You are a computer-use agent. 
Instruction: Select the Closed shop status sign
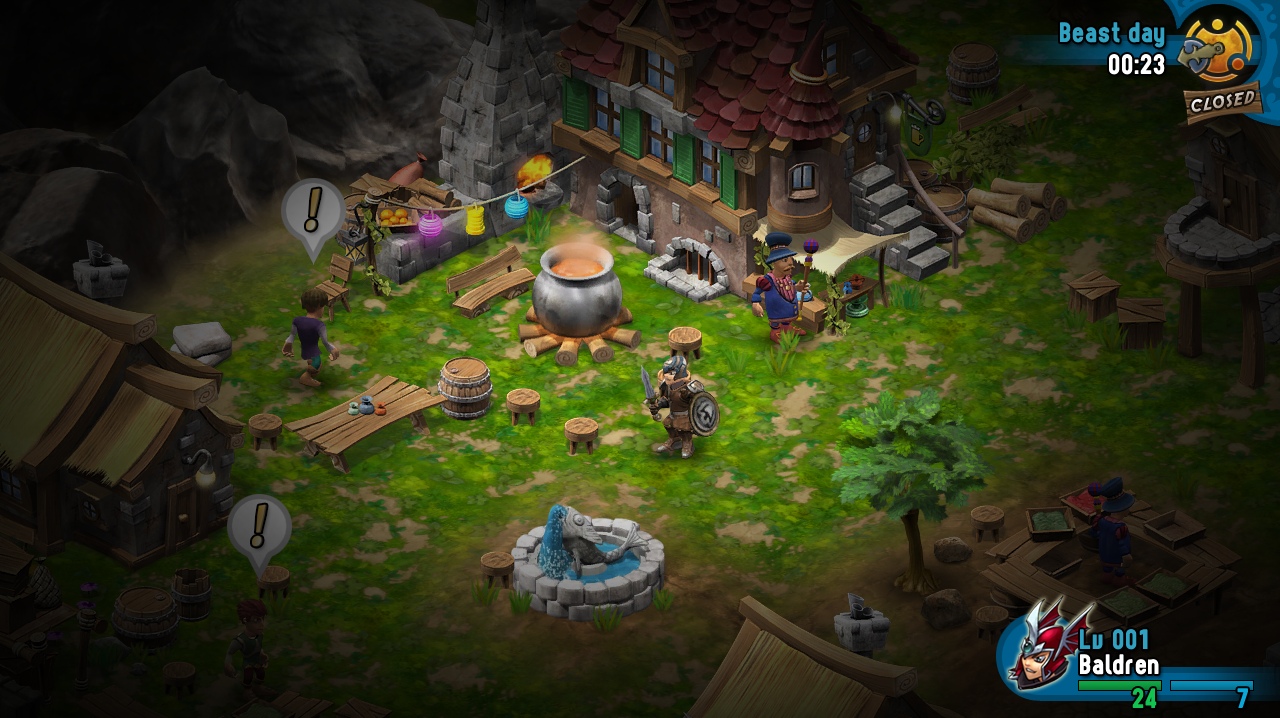tap(1222, 101)
